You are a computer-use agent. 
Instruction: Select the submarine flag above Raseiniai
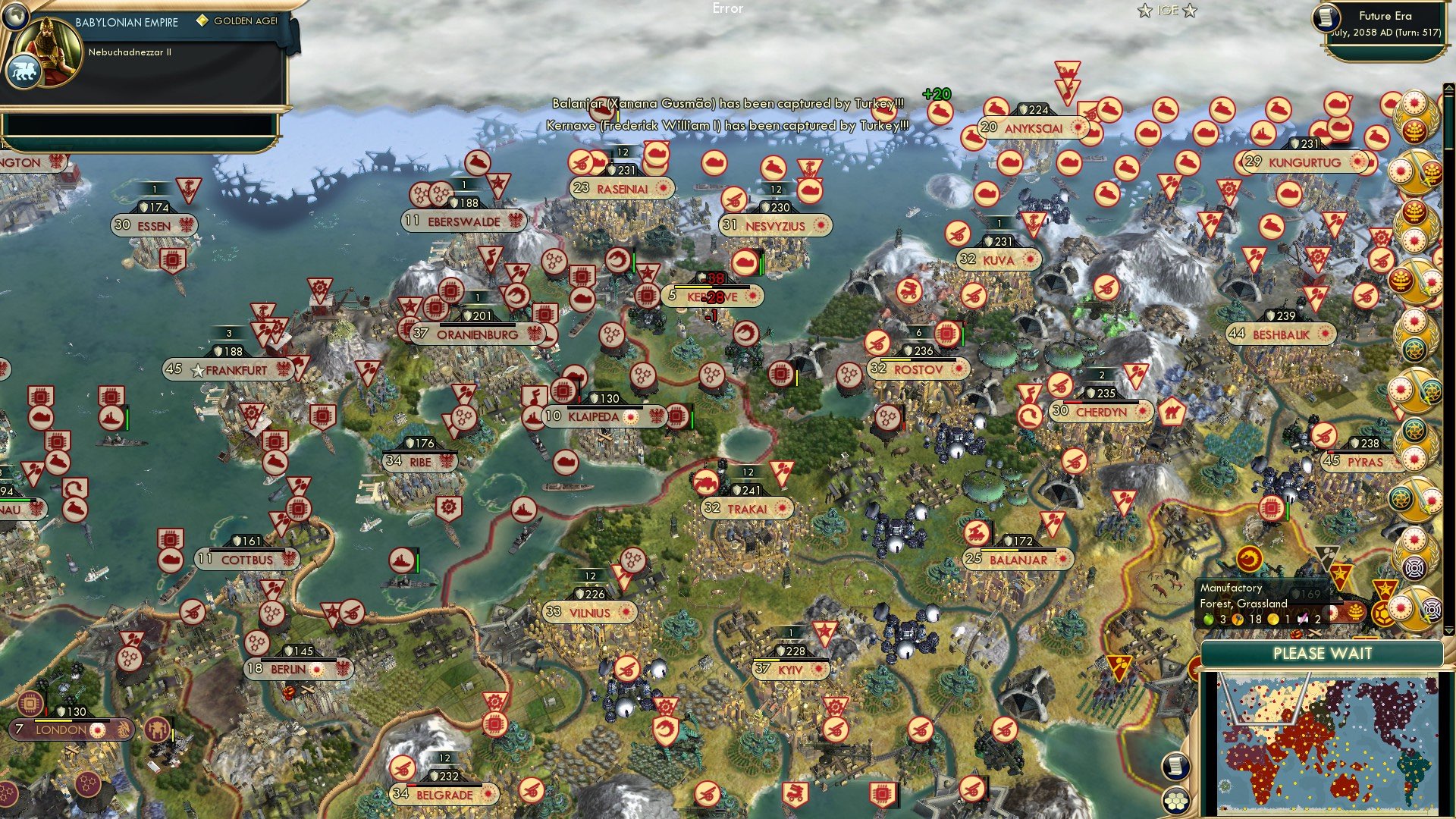point(655,152)
